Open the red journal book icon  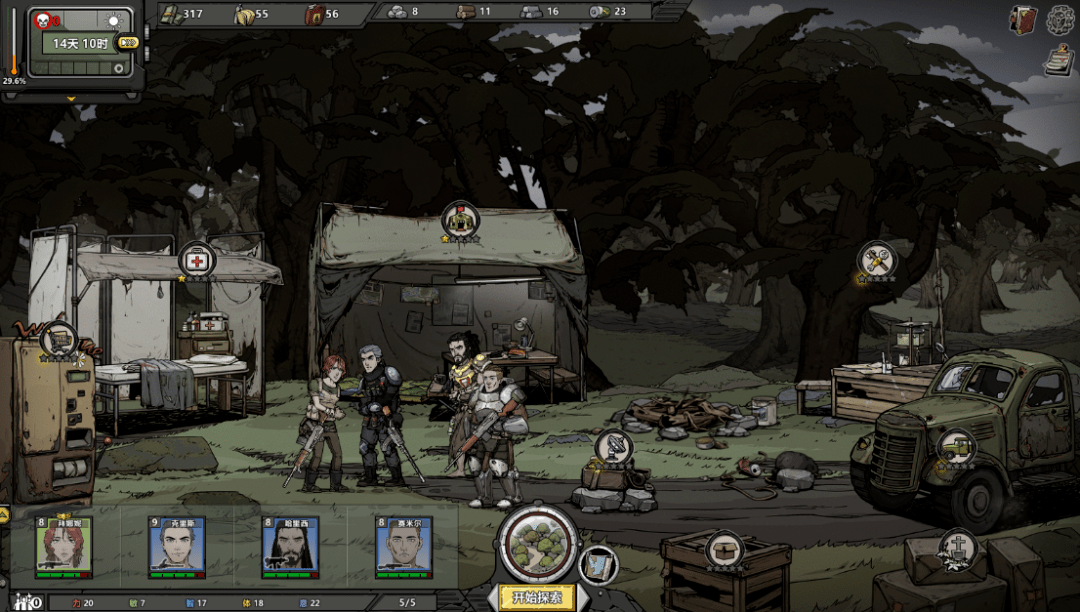pos(1023,19)
